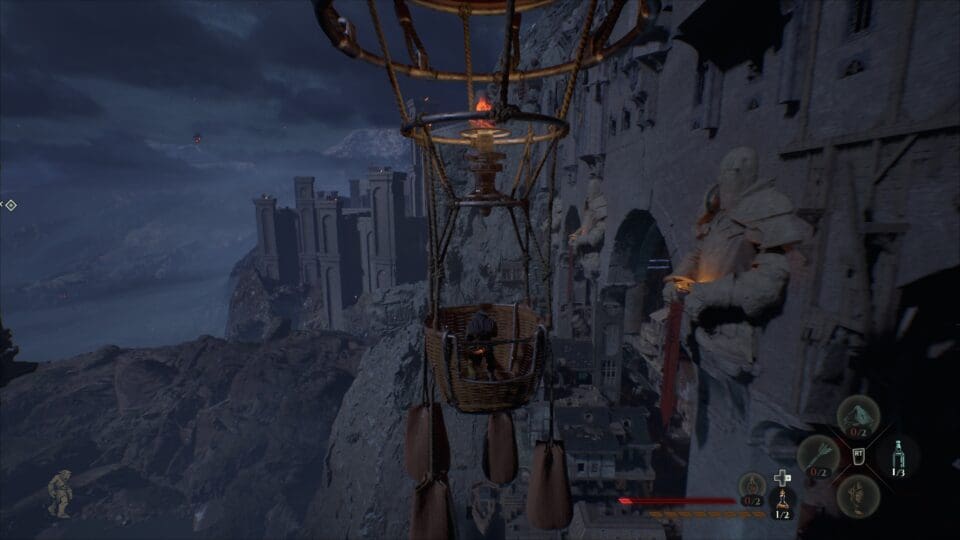The image size is (960, 540).
Task: Select the rock item in the item wheel
Action: pyautogui.click(x=858, y=415)
